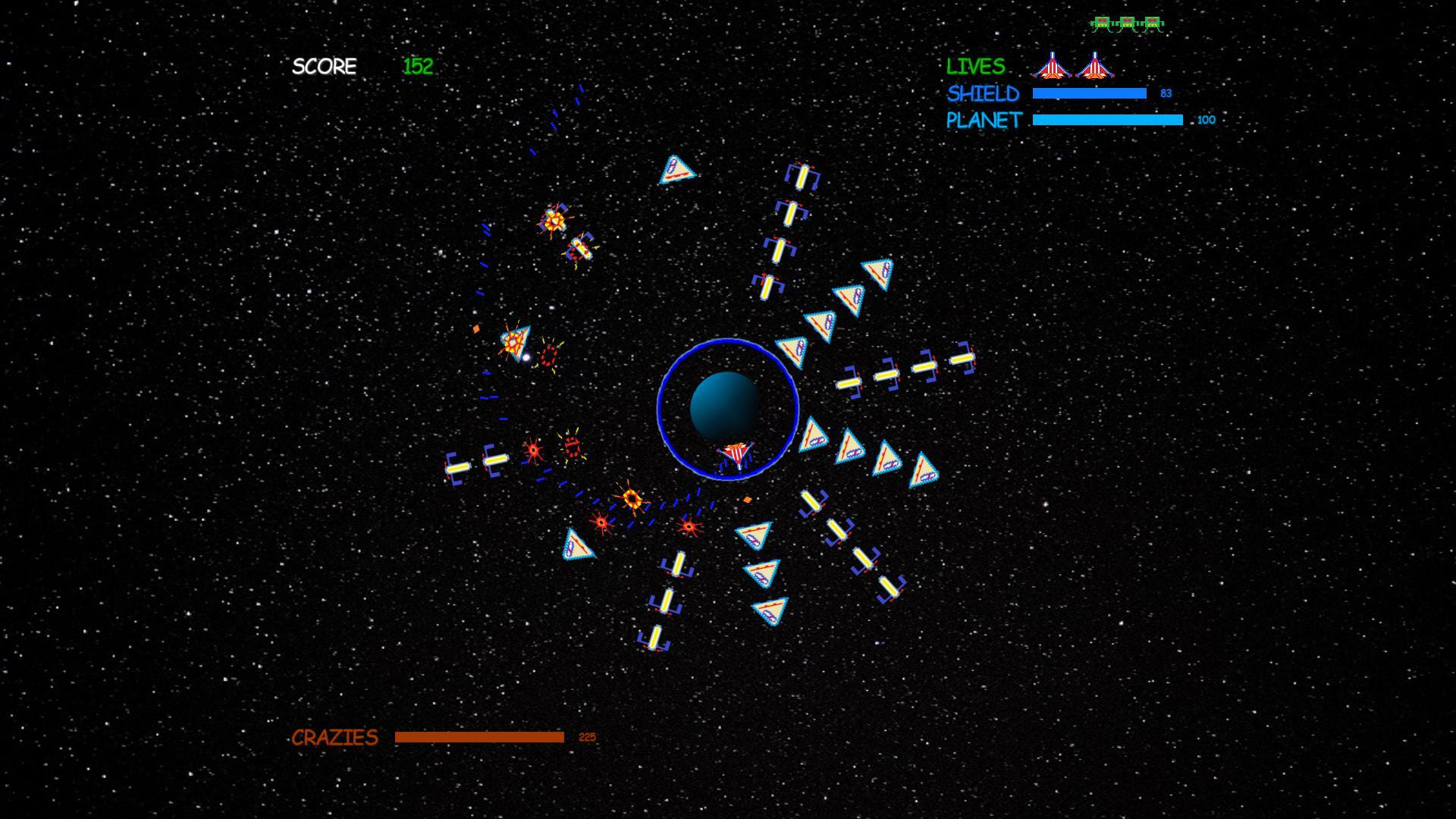Viewport: 1456px width, 819px height.
Task: Click the PLANET health bar
Action: click(x=1107, y=119)
